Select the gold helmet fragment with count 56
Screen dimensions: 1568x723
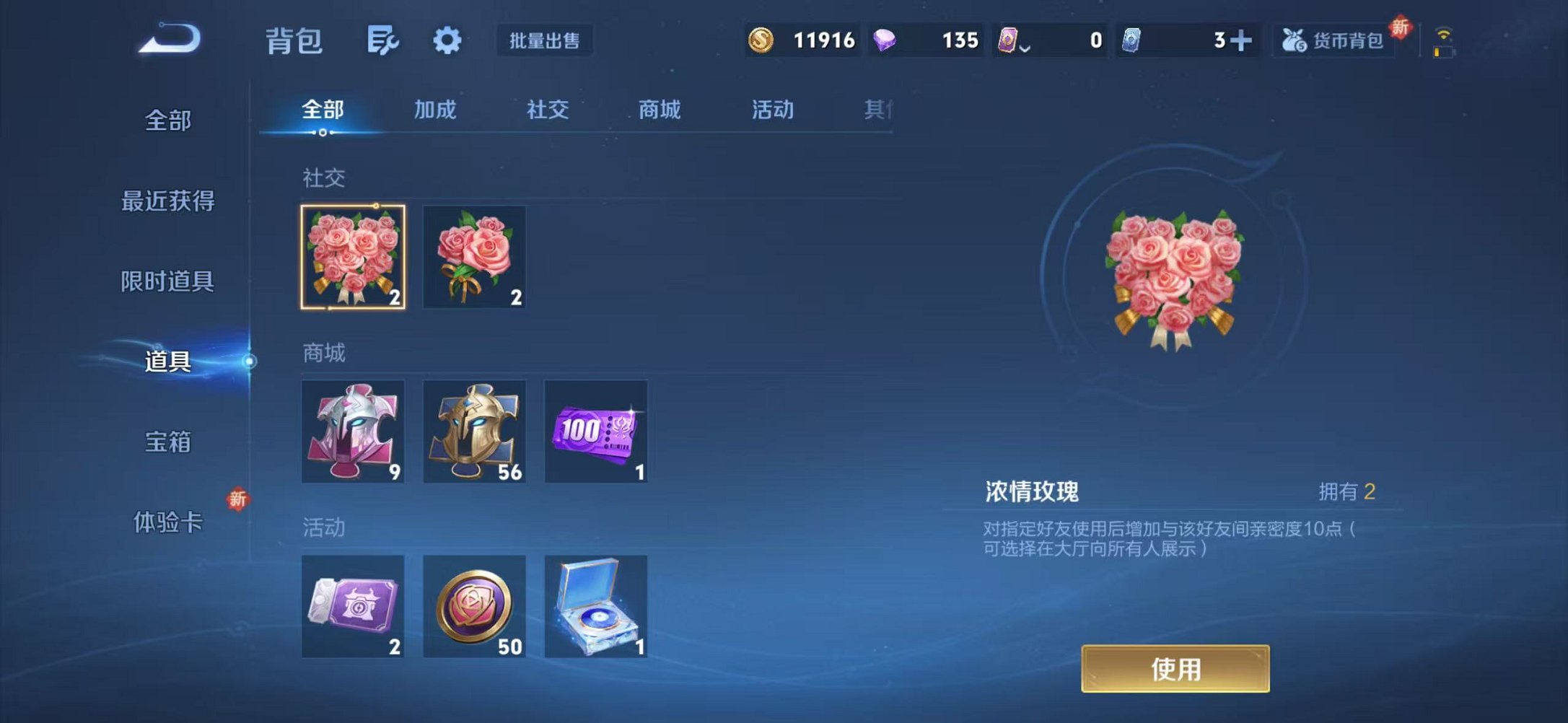coord(476,431)
